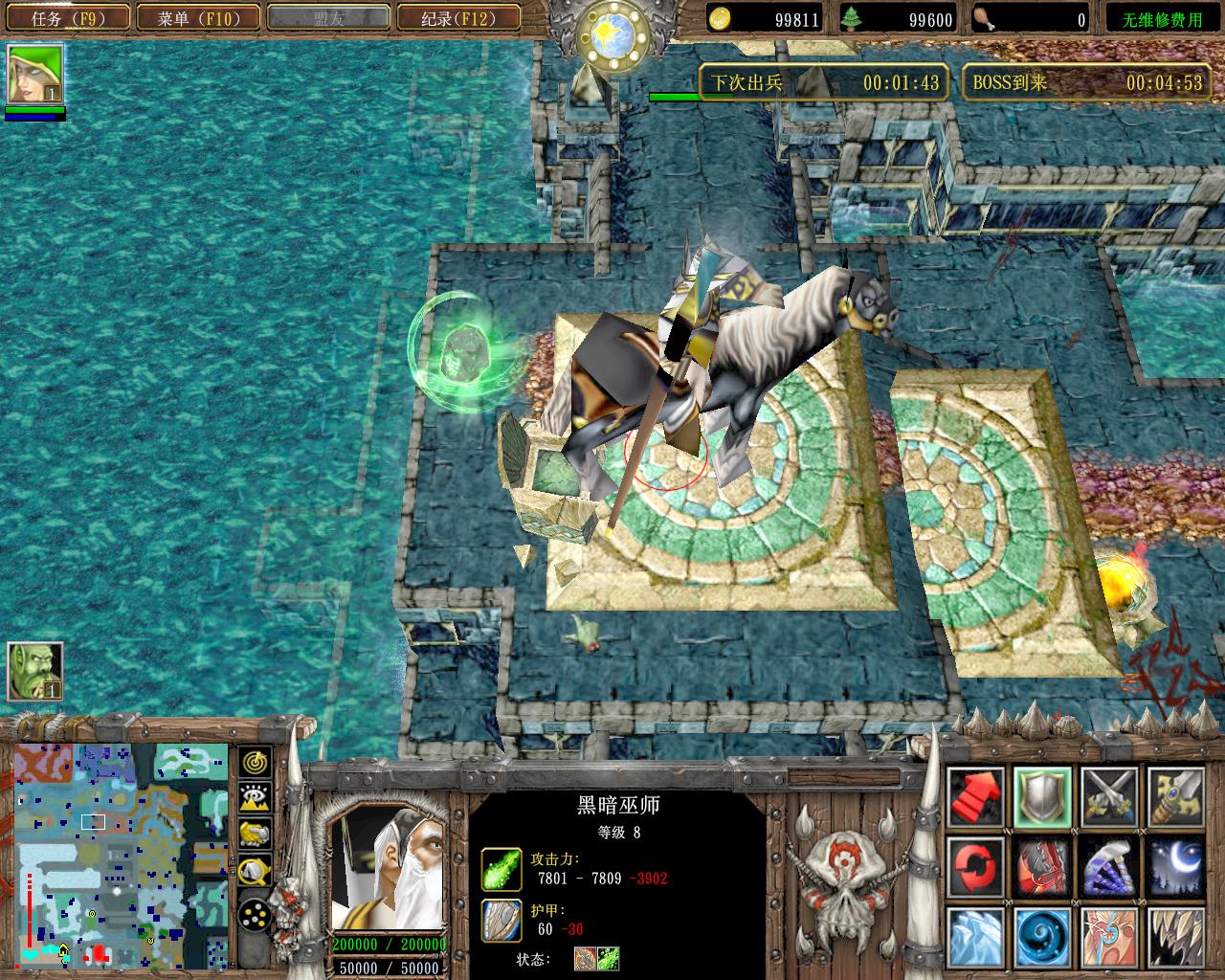1225x980 pixels.
Task: Activate the red circular arrows ability
Action: click(x=975, y=864)
